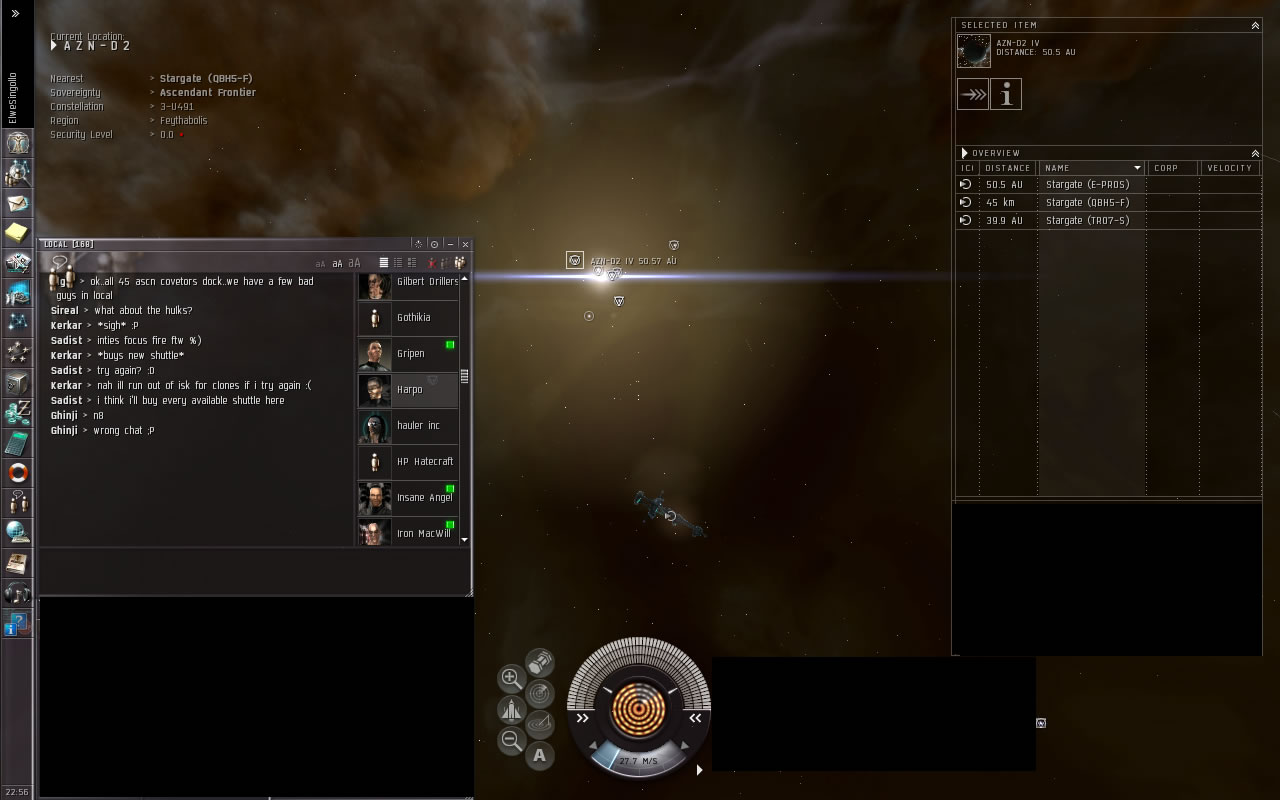The width and height of the screenshot is (1280, 800).
Task: Choose the largest chat font size
Action: click(354, 263)
